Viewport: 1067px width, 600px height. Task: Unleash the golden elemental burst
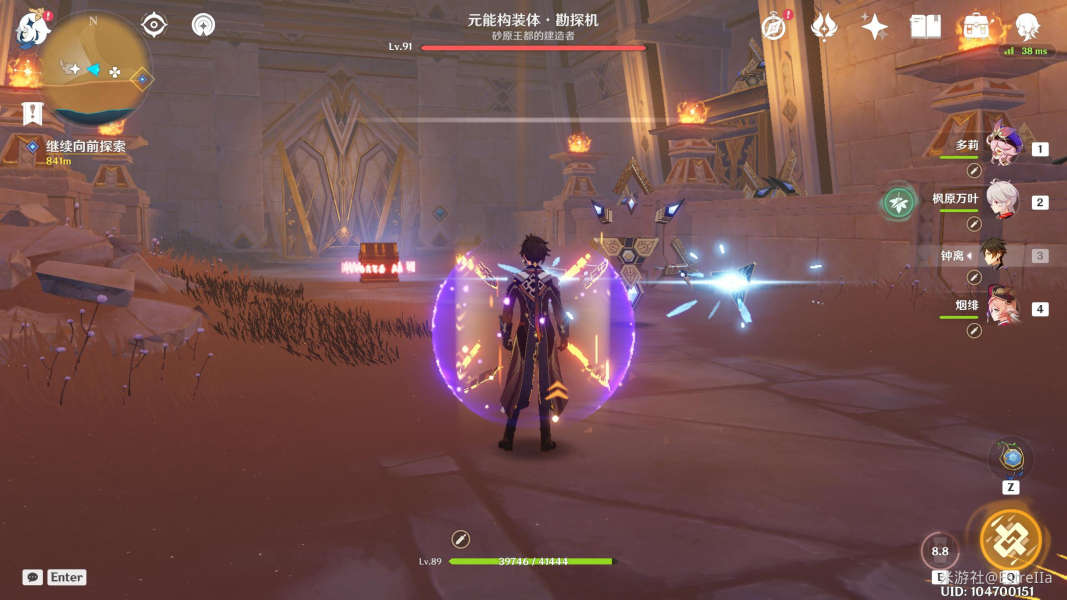(x=1010, y=540)
